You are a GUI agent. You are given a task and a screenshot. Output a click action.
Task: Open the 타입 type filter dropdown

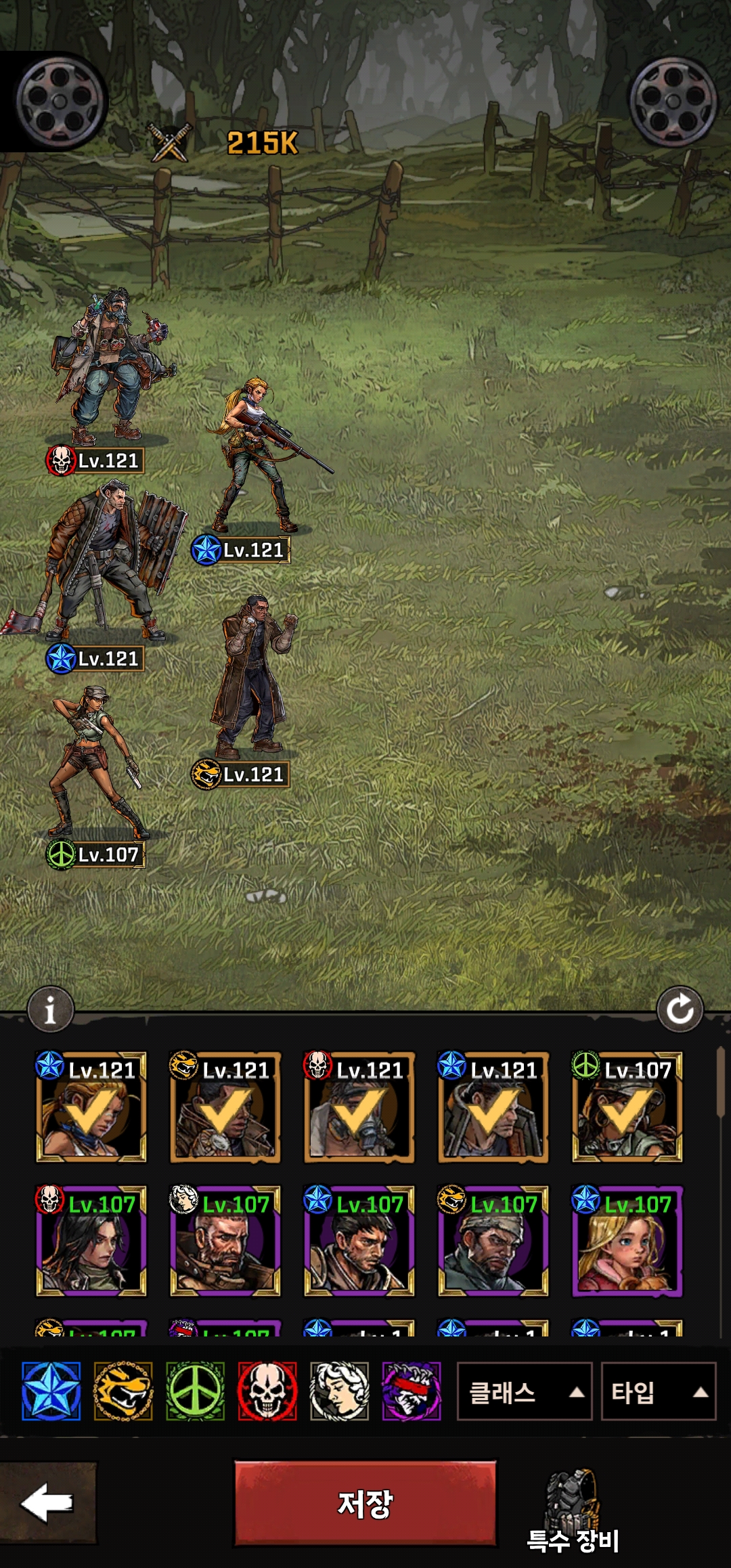pyautogui.click(x=658, y=1392)
